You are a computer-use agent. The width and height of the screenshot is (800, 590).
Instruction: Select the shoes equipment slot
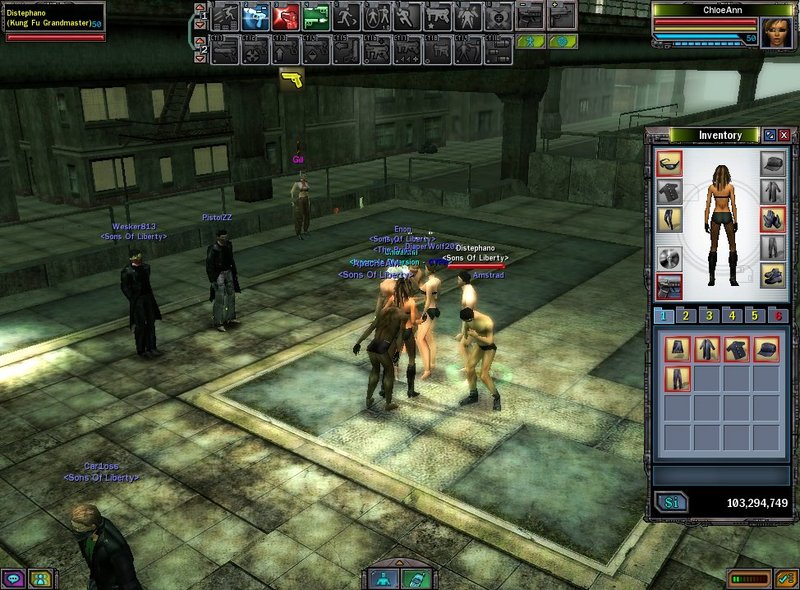click(771, 275)
